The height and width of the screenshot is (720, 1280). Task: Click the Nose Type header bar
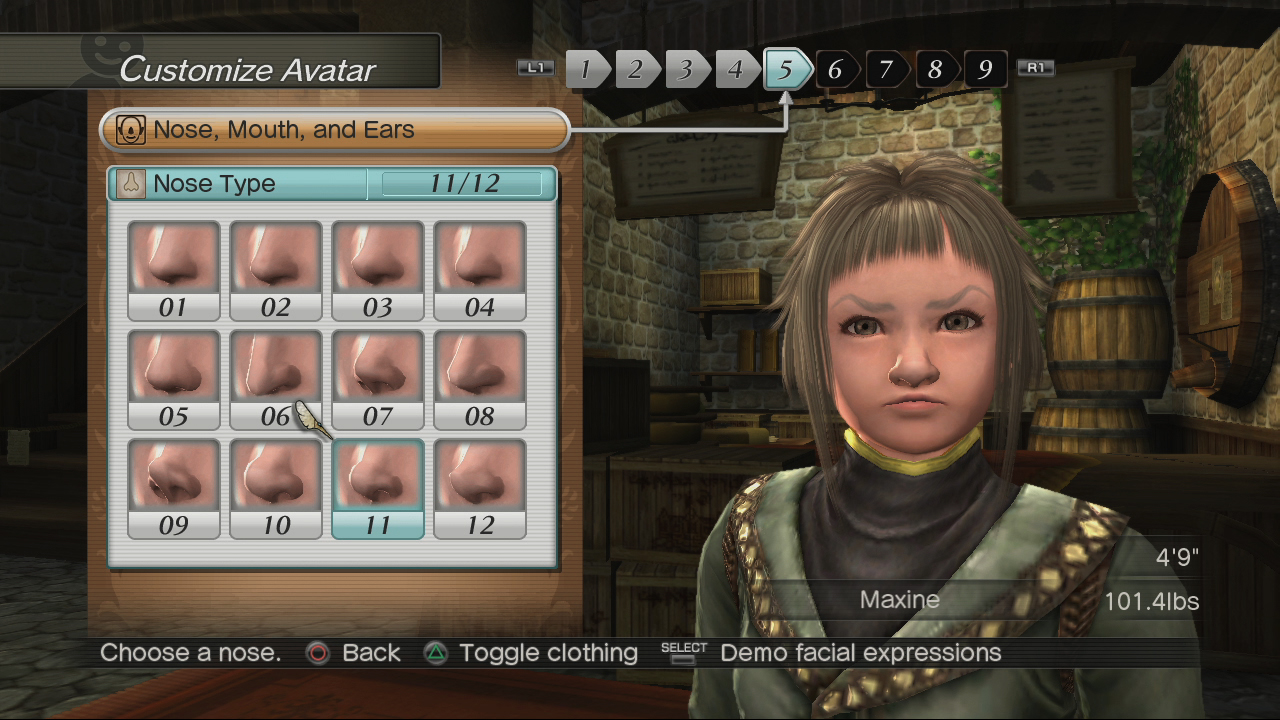tap(332, 184)
